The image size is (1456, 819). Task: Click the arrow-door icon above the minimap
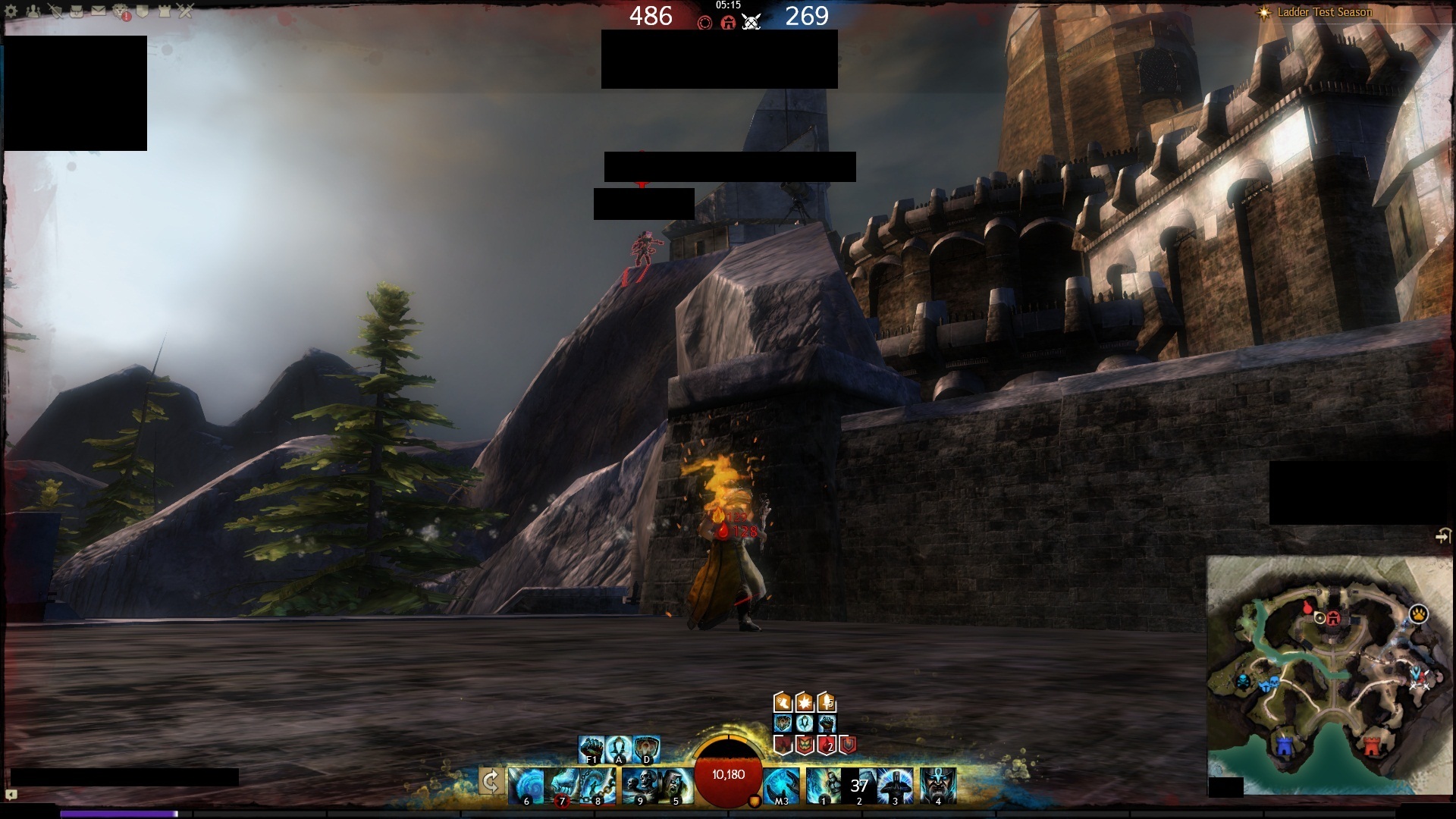click(x=1443, y=536)
